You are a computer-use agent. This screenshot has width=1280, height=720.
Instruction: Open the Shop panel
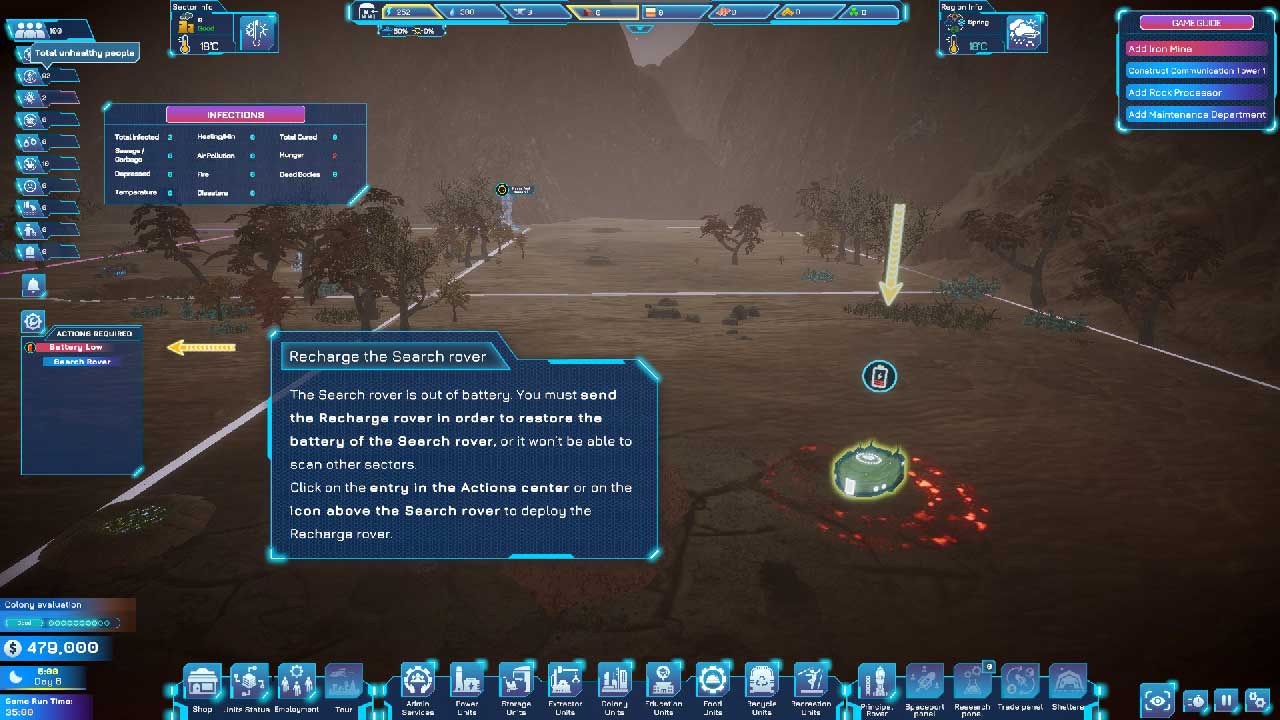coord(203,683)
